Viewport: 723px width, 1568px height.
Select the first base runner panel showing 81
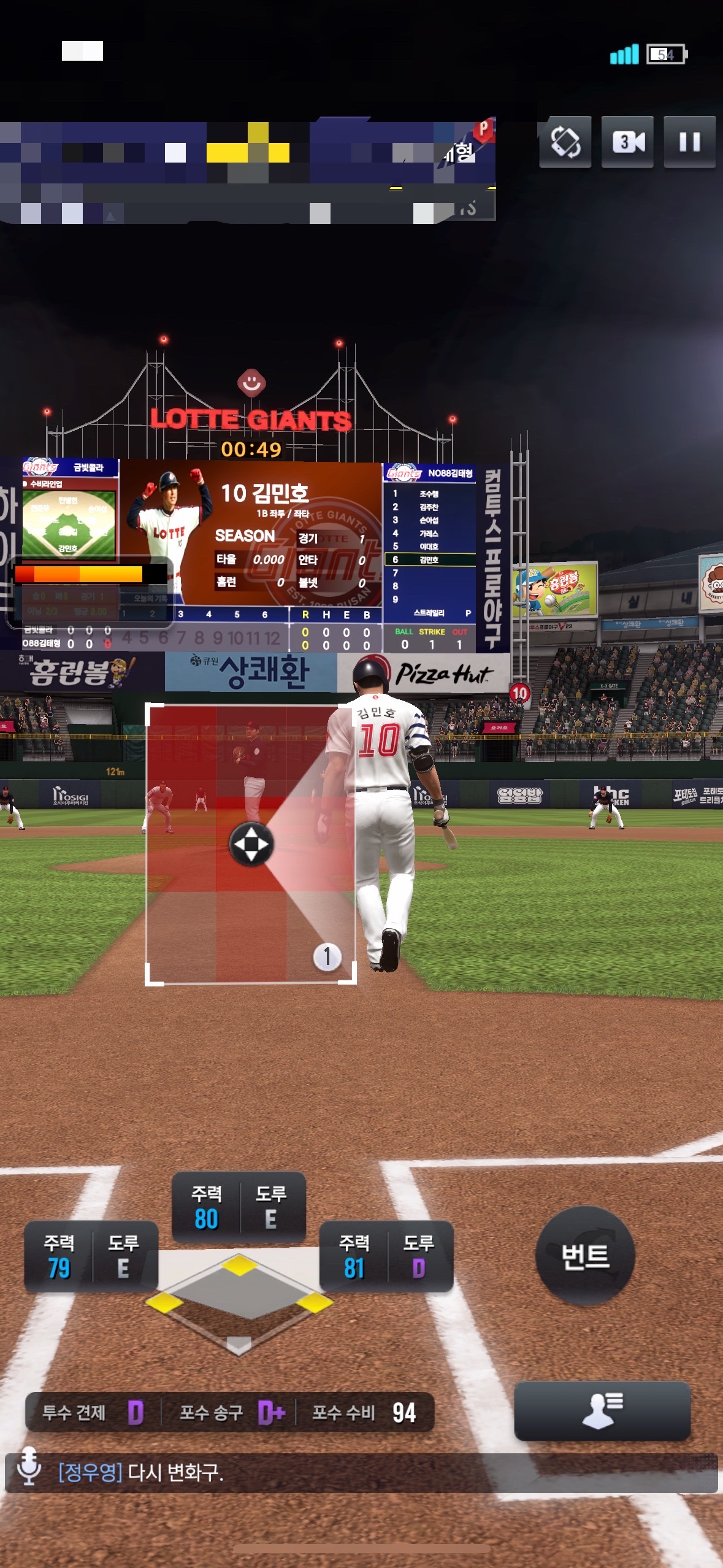(386, 1256)
